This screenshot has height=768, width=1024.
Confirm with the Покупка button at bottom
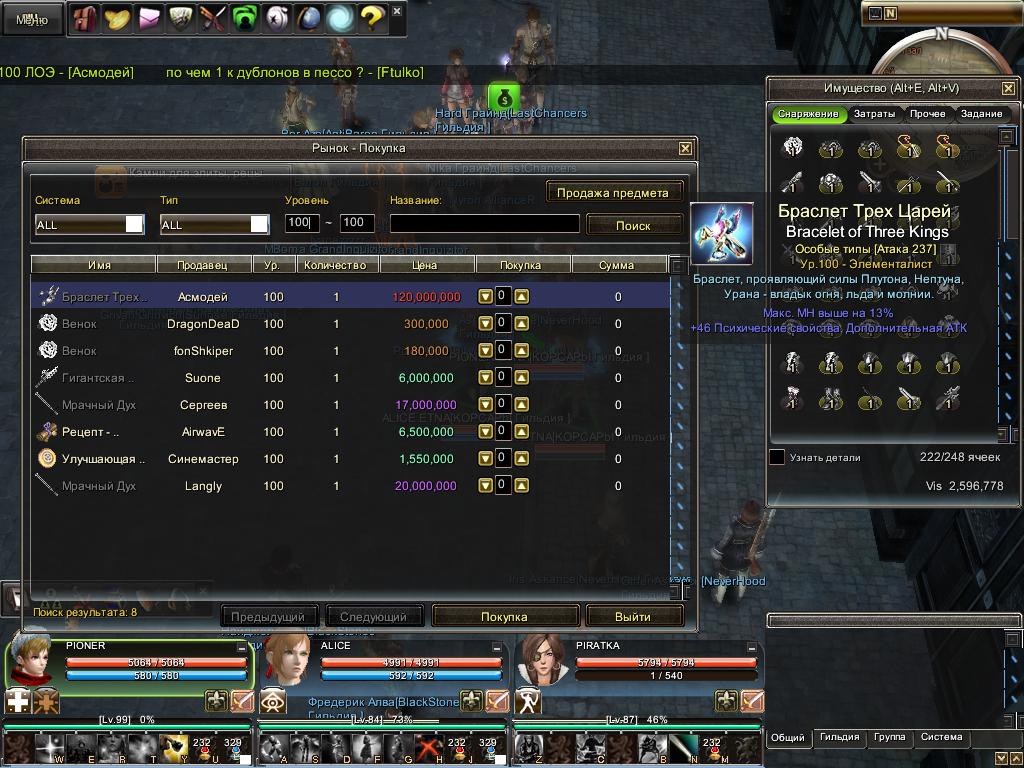tap(504, 616)
